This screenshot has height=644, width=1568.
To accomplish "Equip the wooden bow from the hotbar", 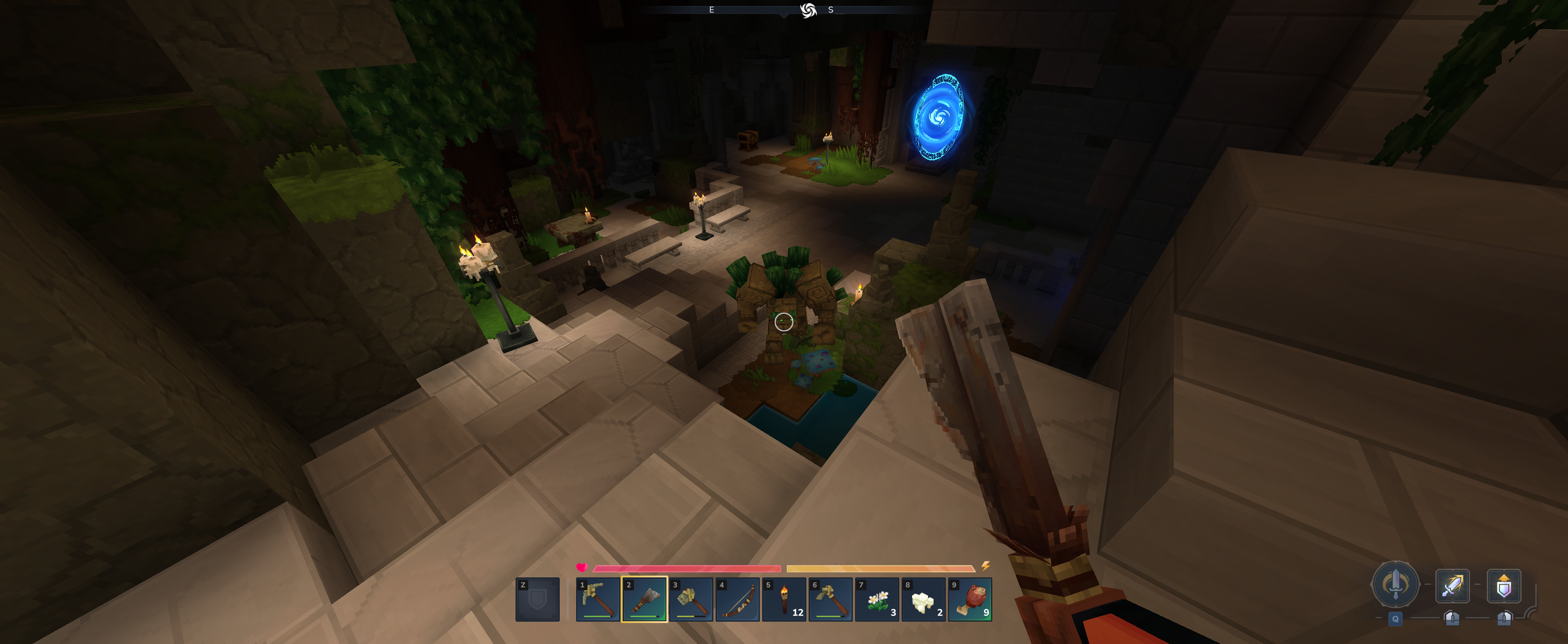I will [x=737, y=599].
